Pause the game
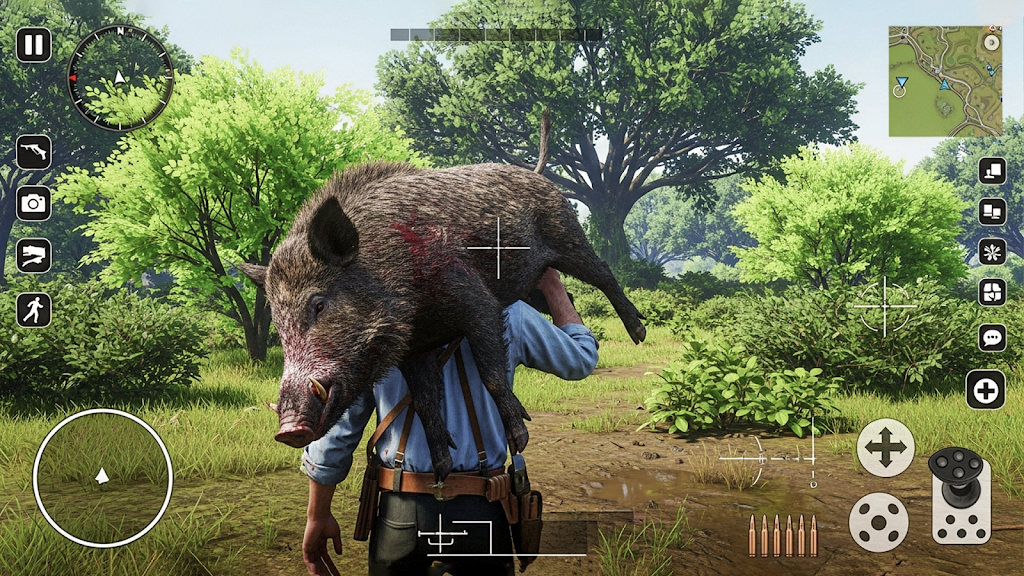 (x=33, y=44)
